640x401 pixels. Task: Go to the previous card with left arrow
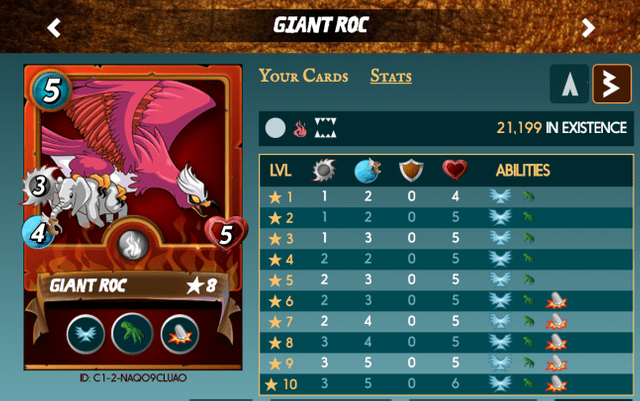point(54,27)
